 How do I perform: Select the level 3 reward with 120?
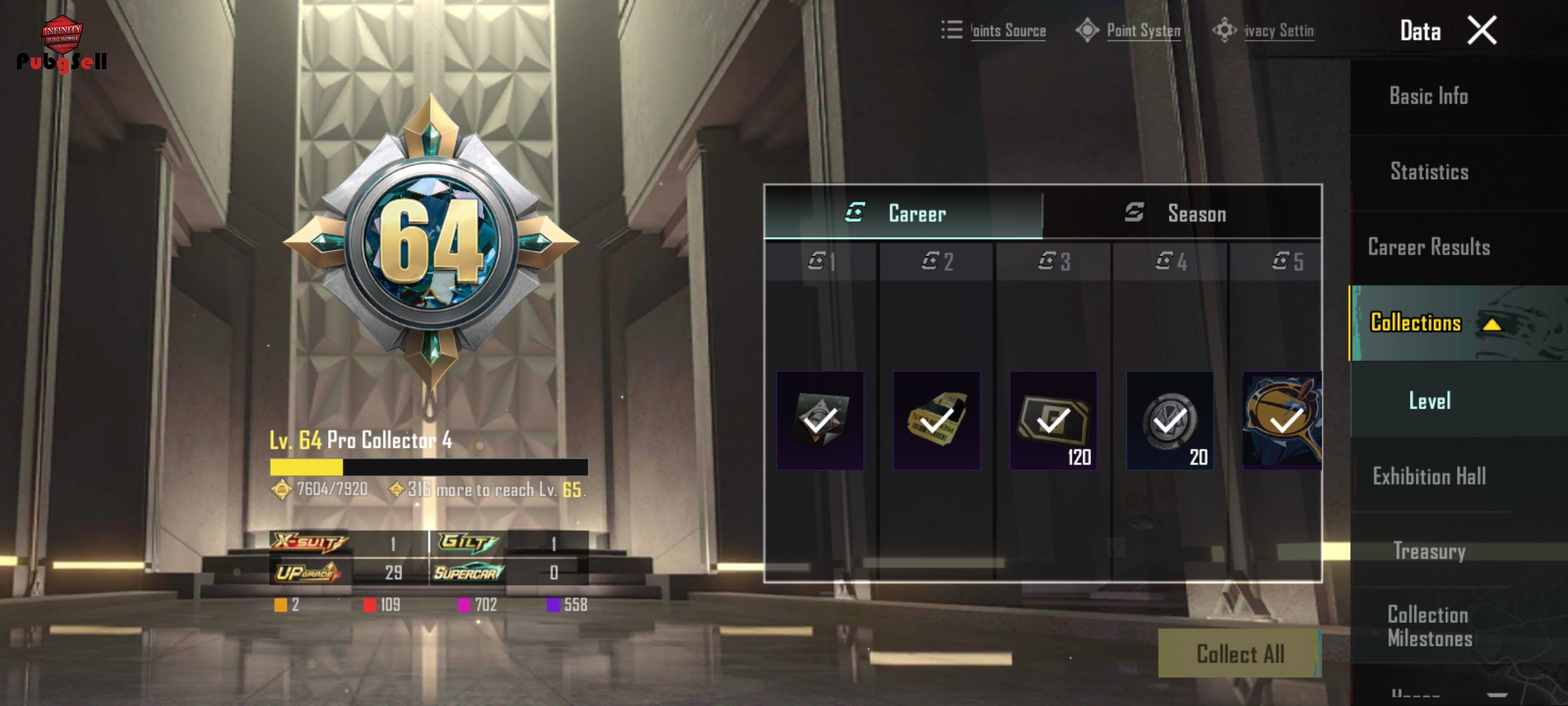(1053, 420)
